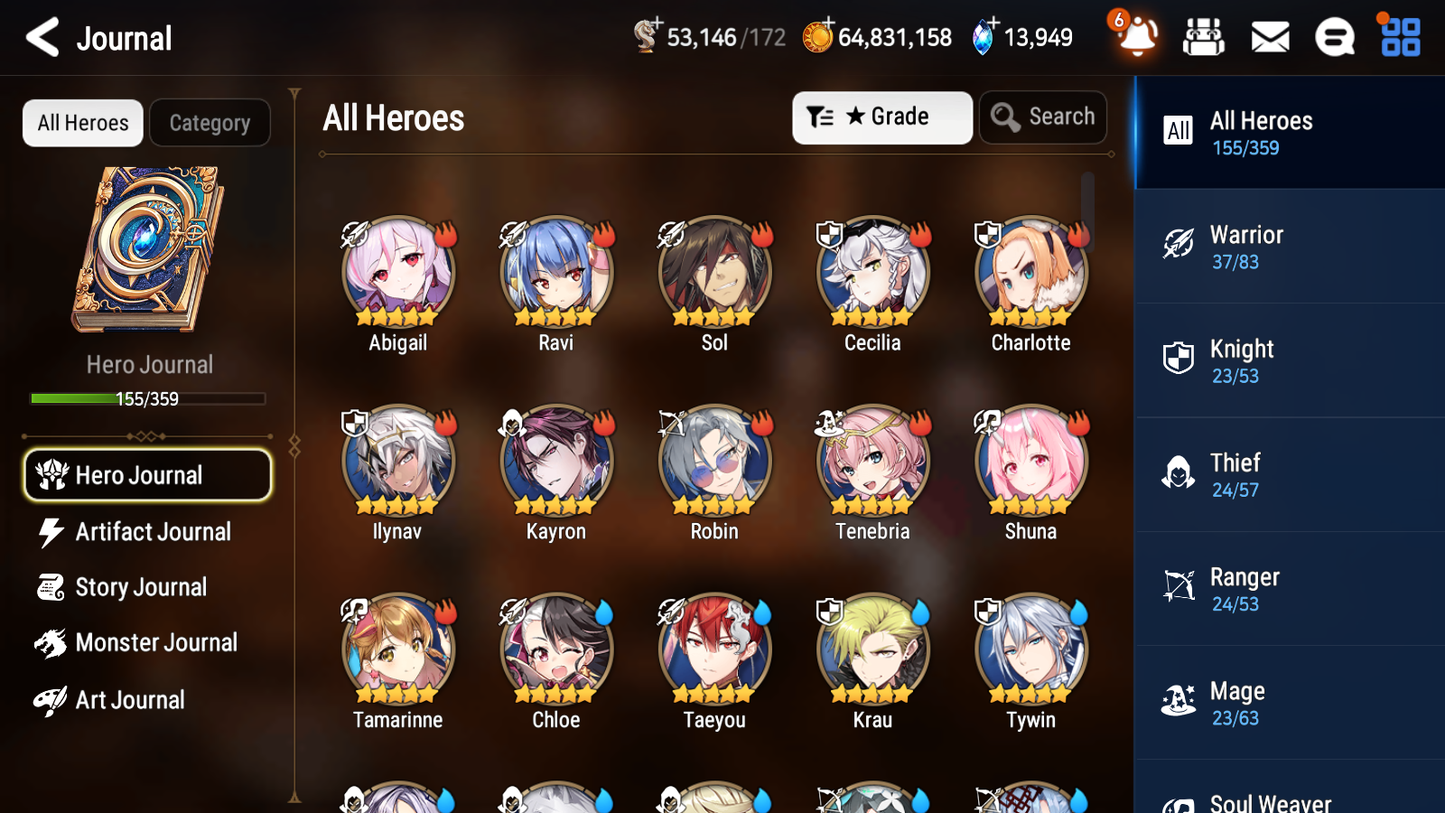Select the Ranger class filter icon
This screenshot has width=1445, height=813.
(1179, 589)
